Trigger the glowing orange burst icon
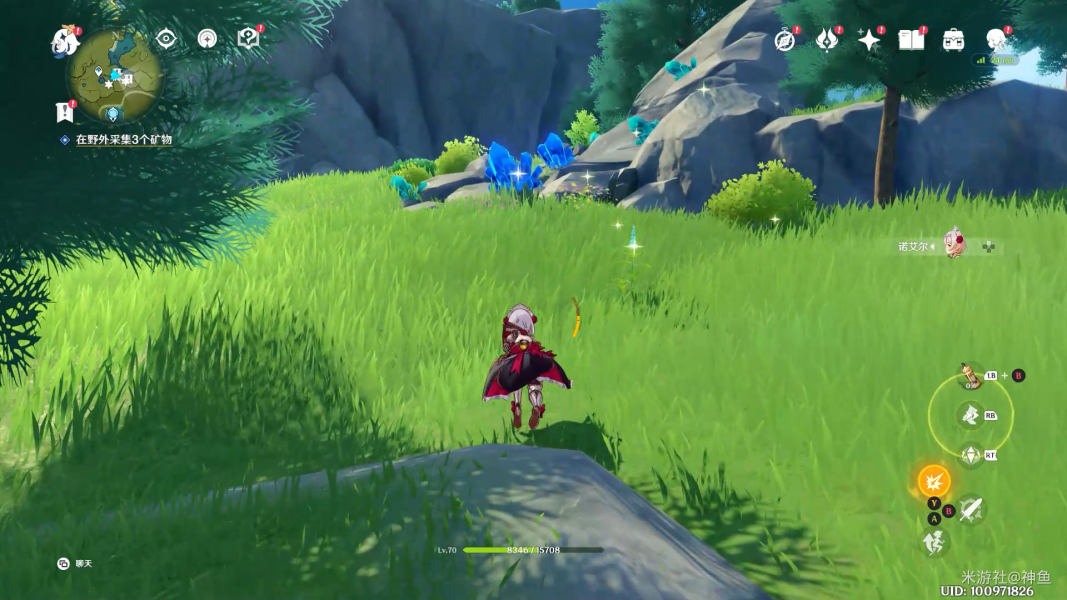Image resolution: width=1067 pixels, height=600 pixels. (934, 481)
